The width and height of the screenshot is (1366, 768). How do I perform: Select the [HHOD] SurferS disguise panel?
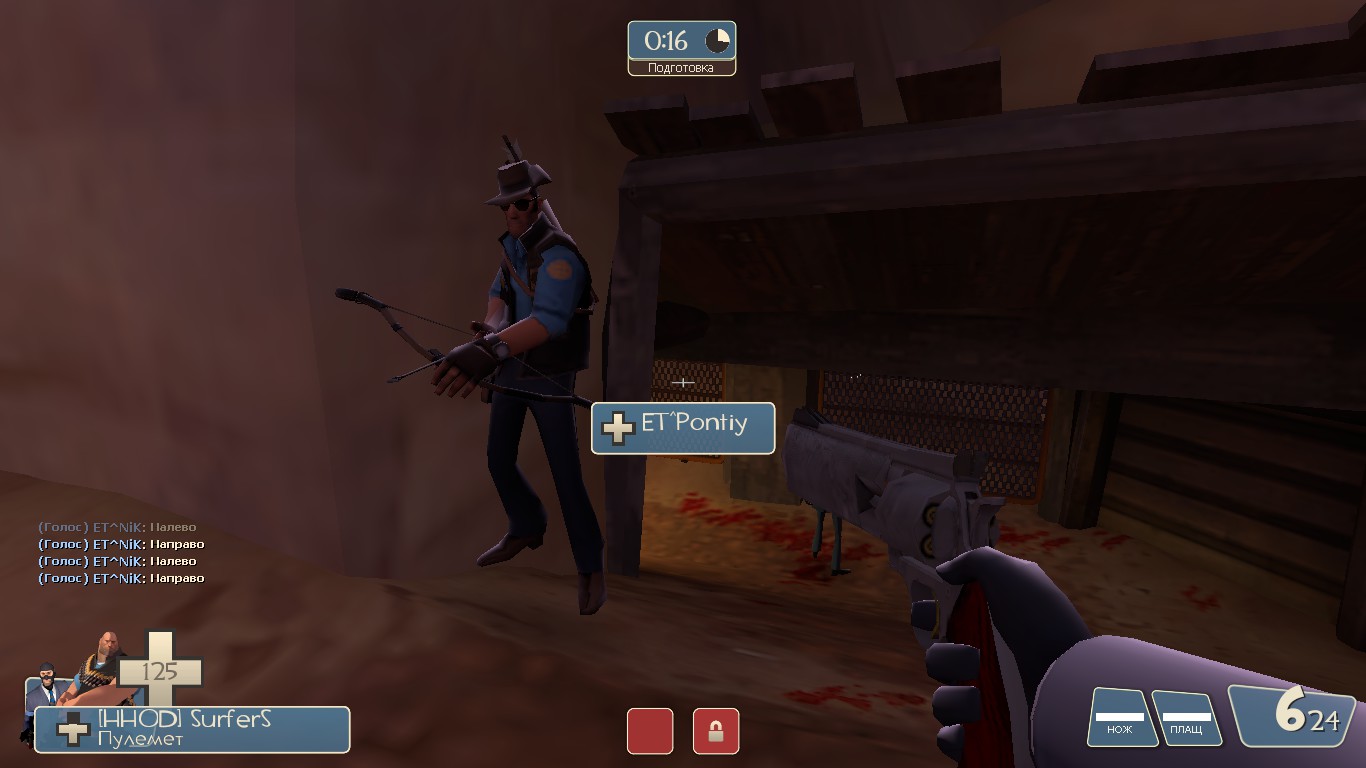(192, 729)
